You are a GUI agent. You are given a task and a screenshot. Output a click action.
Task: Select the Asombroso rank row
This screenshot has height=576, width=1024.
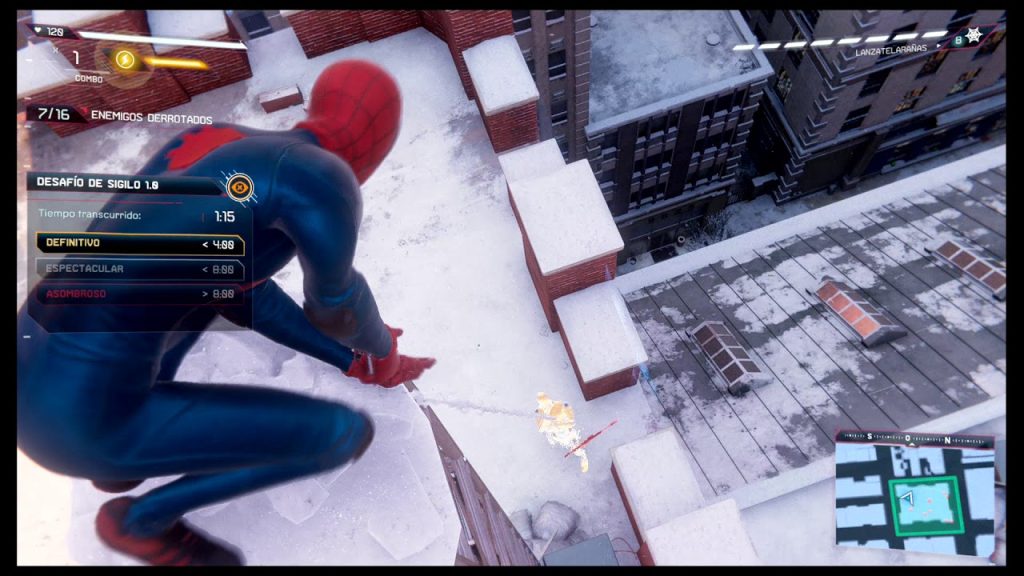(x=140, y=294)
